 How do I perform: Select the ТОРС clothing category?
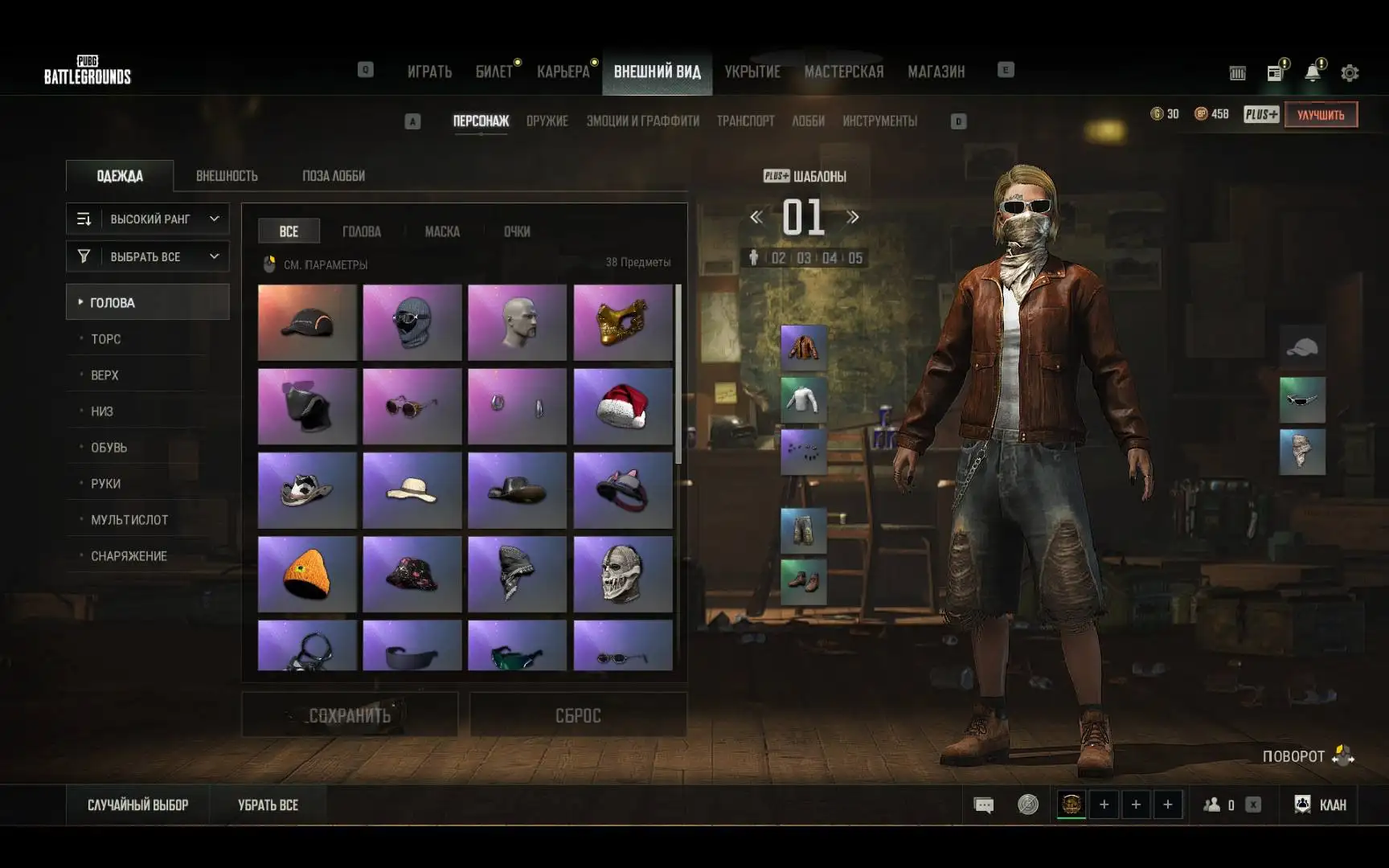pyautogui.click(x=106, y=339)
